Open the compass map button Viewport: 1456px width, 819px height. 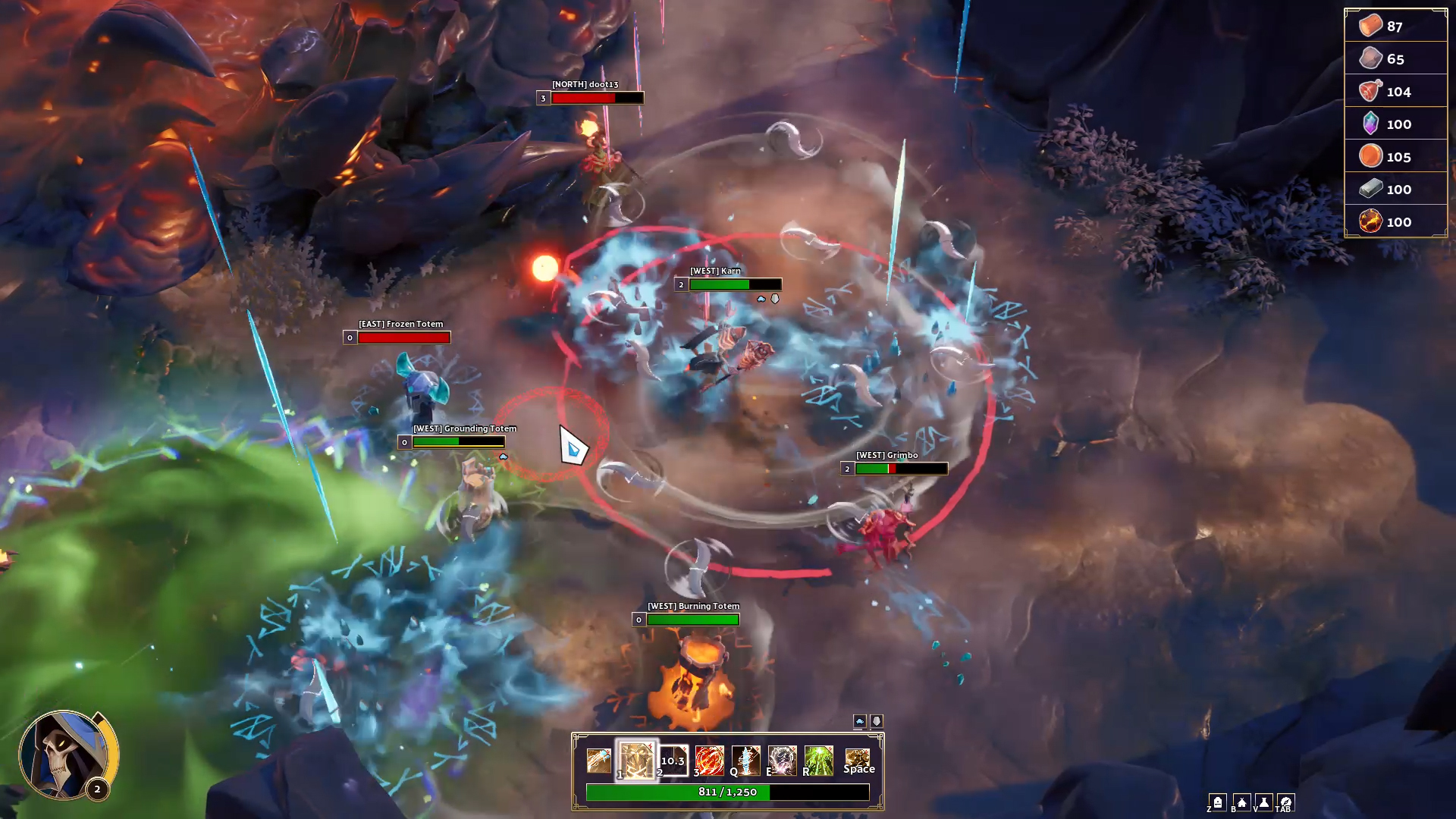[1286, 802]
